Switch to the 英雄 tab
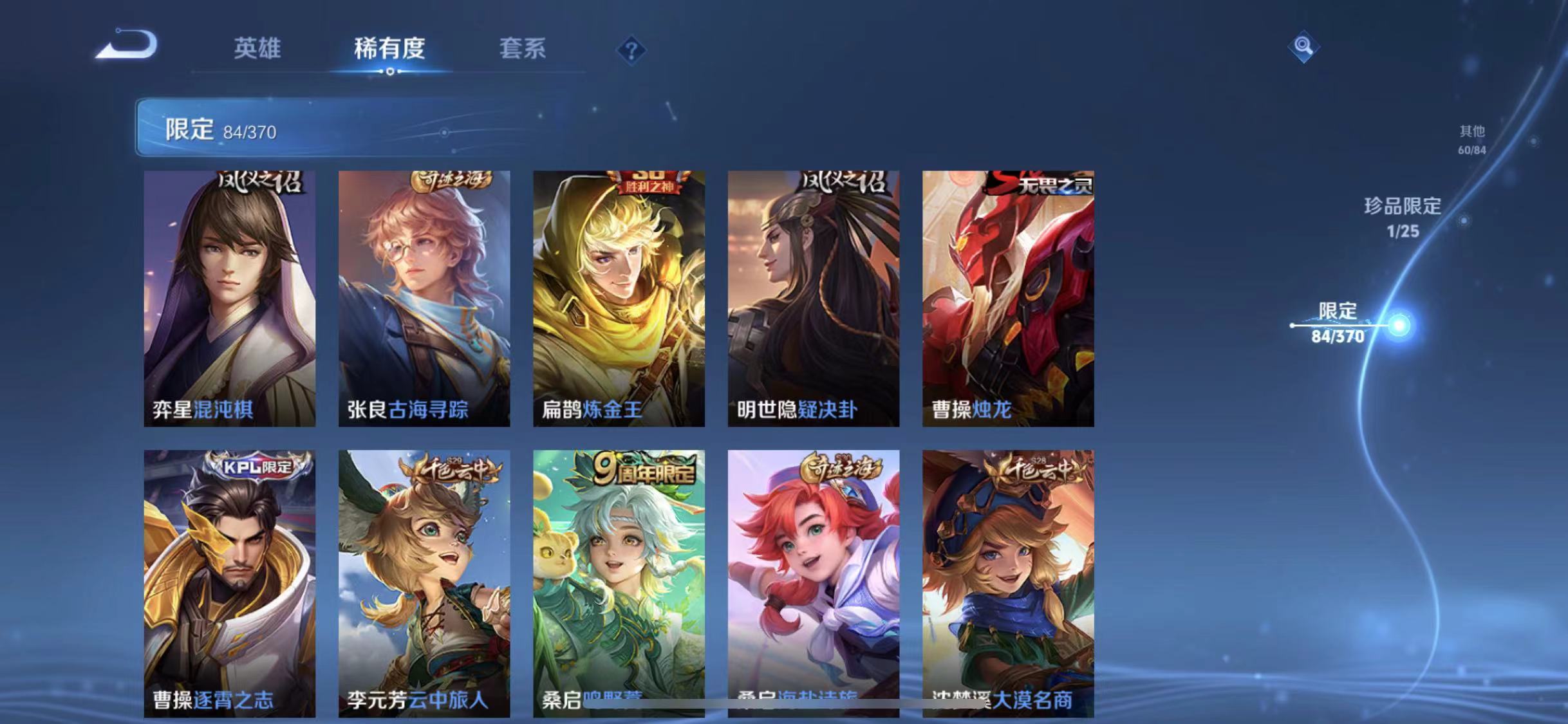Viewport: 1568px width, 724px height. tap(257, 50)
